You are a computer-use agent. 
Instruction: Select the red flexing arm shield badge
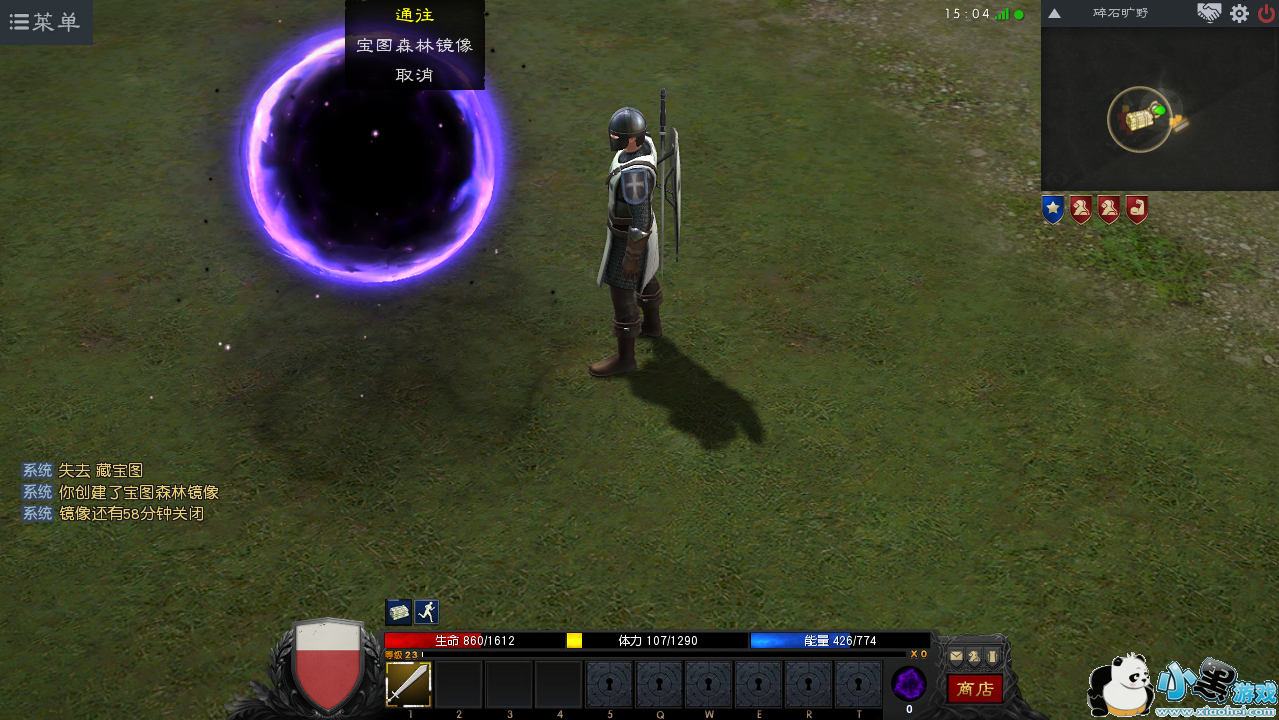tap(1136, 209)
